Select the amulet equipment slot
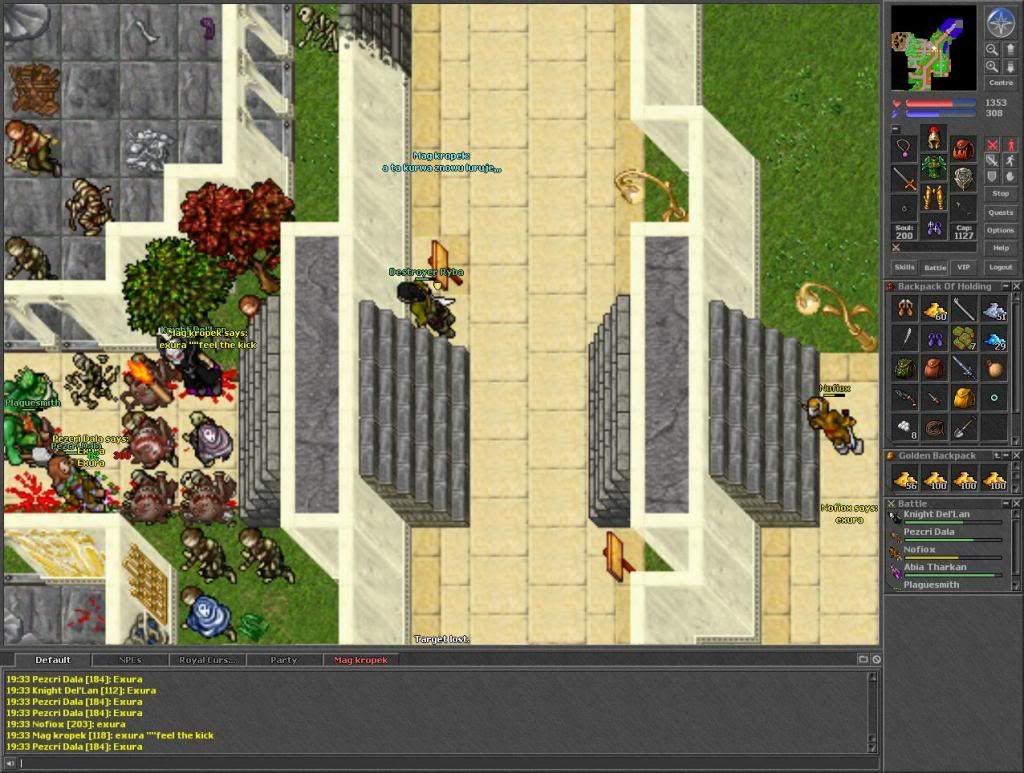The image size is (1024, 773). (x=905, y=150)
